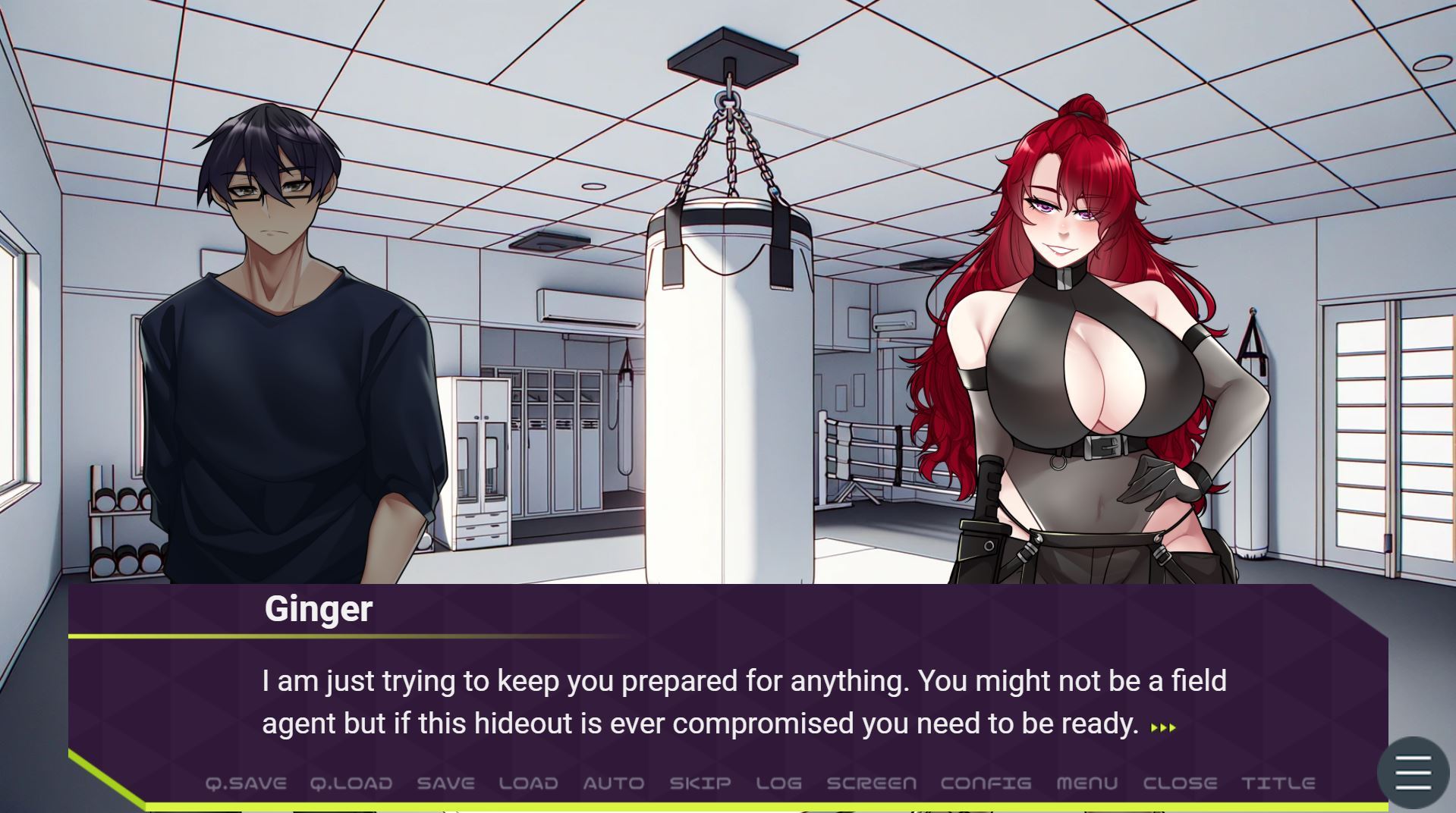
Task: Show the dialogue LOG
Action: [x=778, y=783]
